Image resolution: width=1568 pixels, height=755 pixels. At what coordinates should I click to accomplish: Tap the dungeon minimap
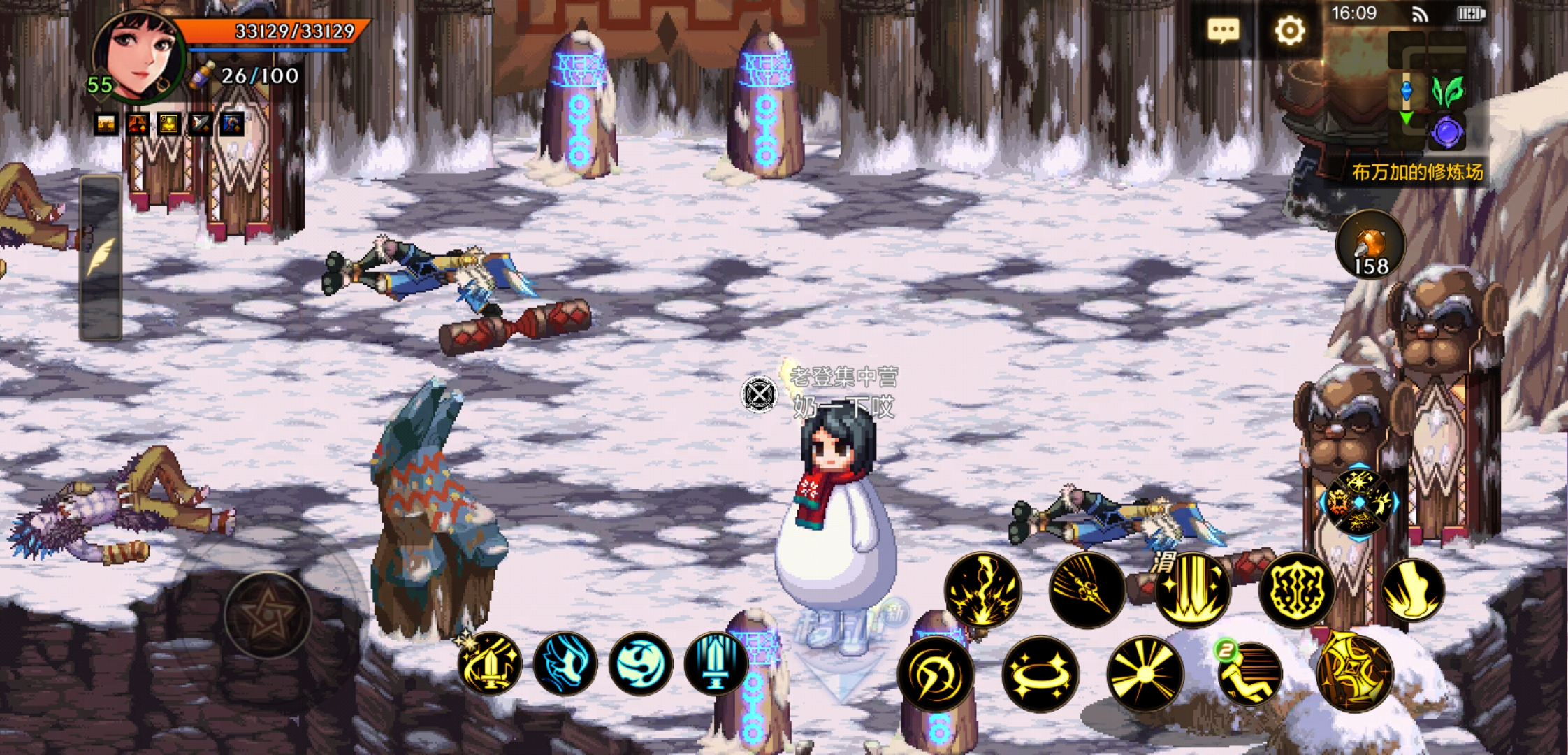tap(1425, 91)
